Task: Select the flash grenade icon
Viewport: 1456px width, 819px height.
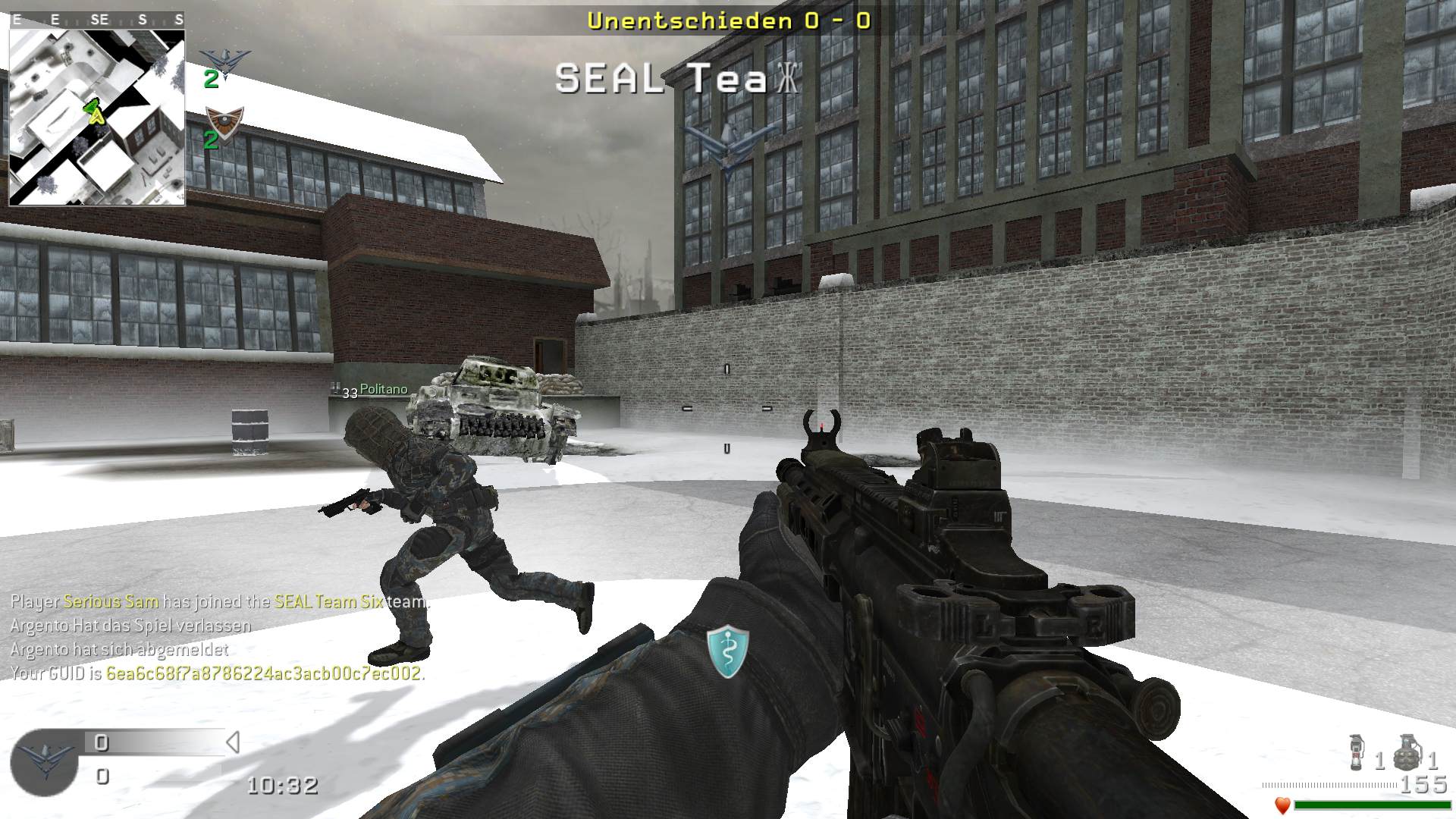Action: click(x=1358, y=753)
